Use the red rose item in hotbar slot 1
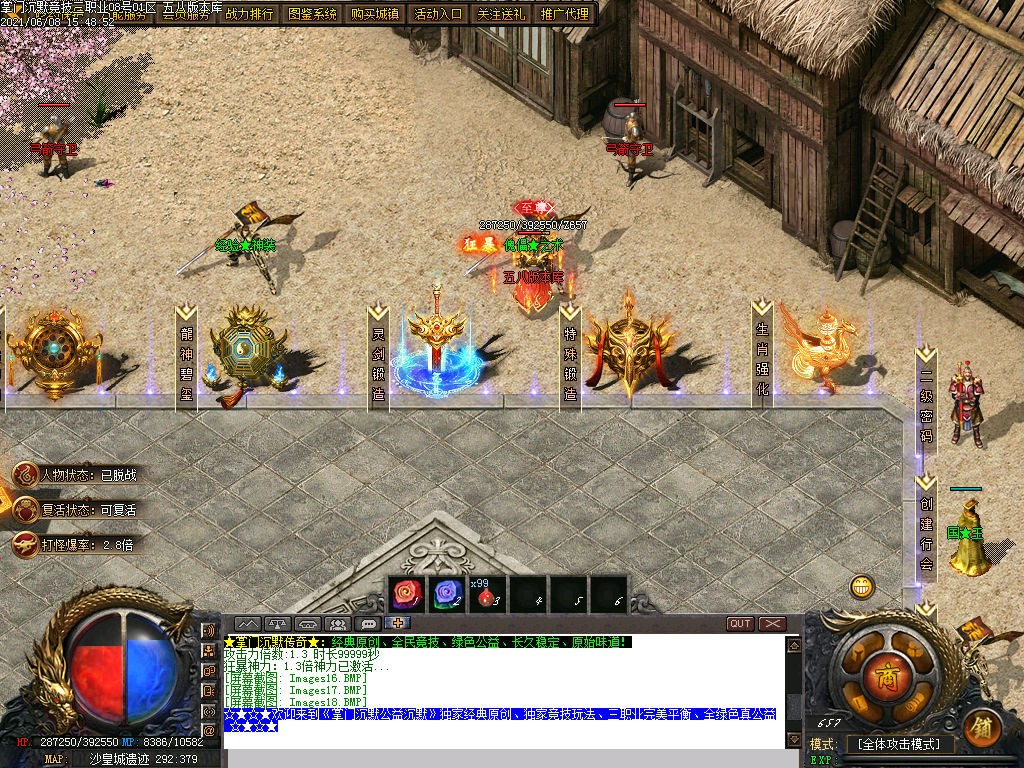Image resolution: width=1024 pixels, height=768 pixels. click(407, 595)
